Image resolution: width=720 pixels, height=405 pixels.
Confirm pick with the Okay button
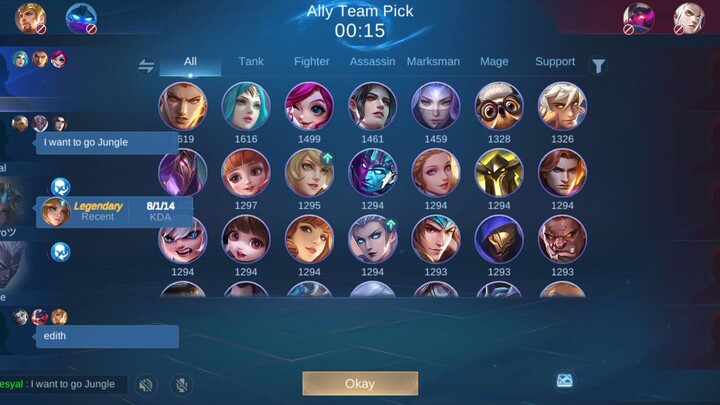(x=360, y=384)
